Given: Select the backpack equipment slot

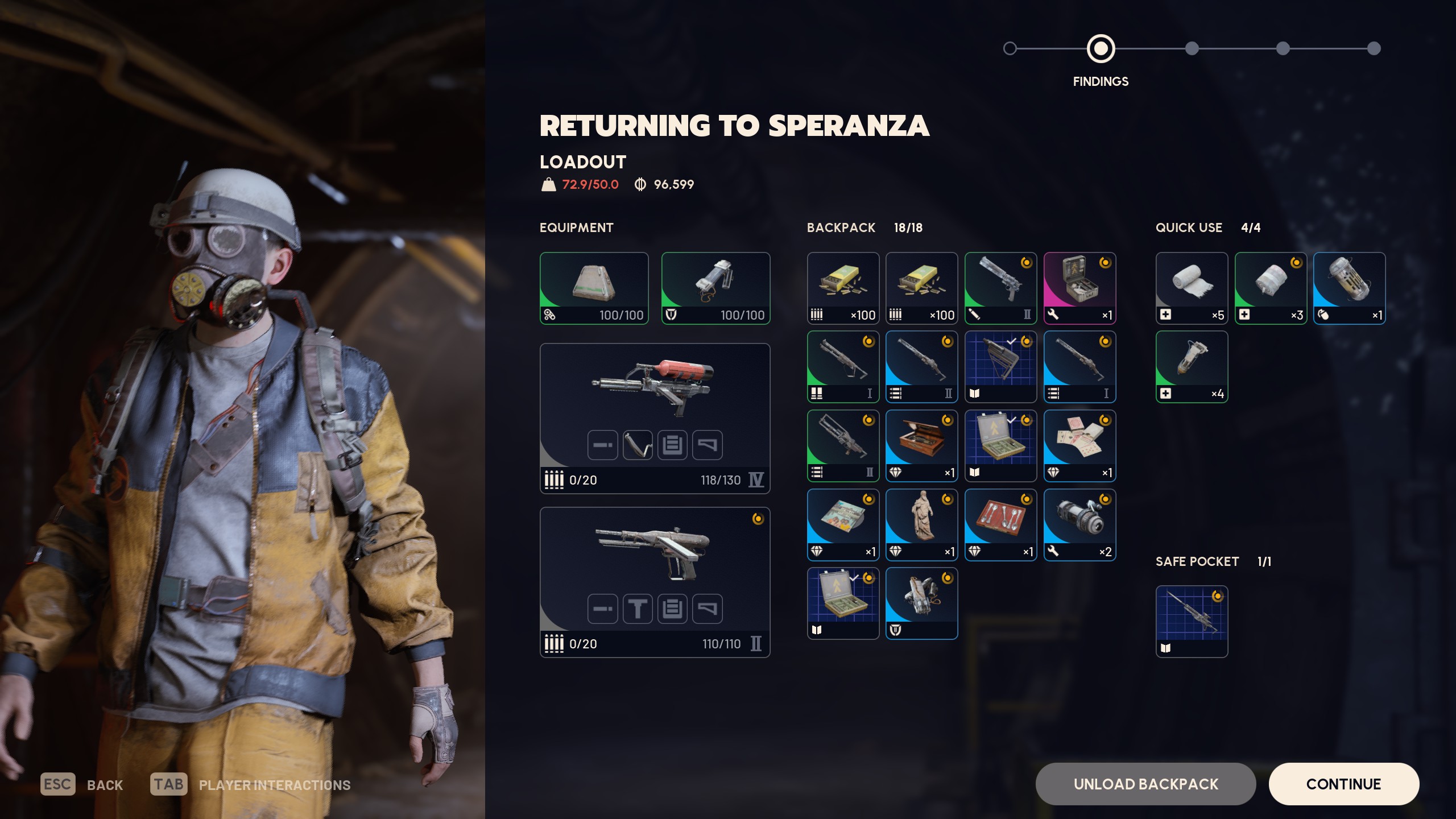Looking at the screenshot, I should click(594, 288).
